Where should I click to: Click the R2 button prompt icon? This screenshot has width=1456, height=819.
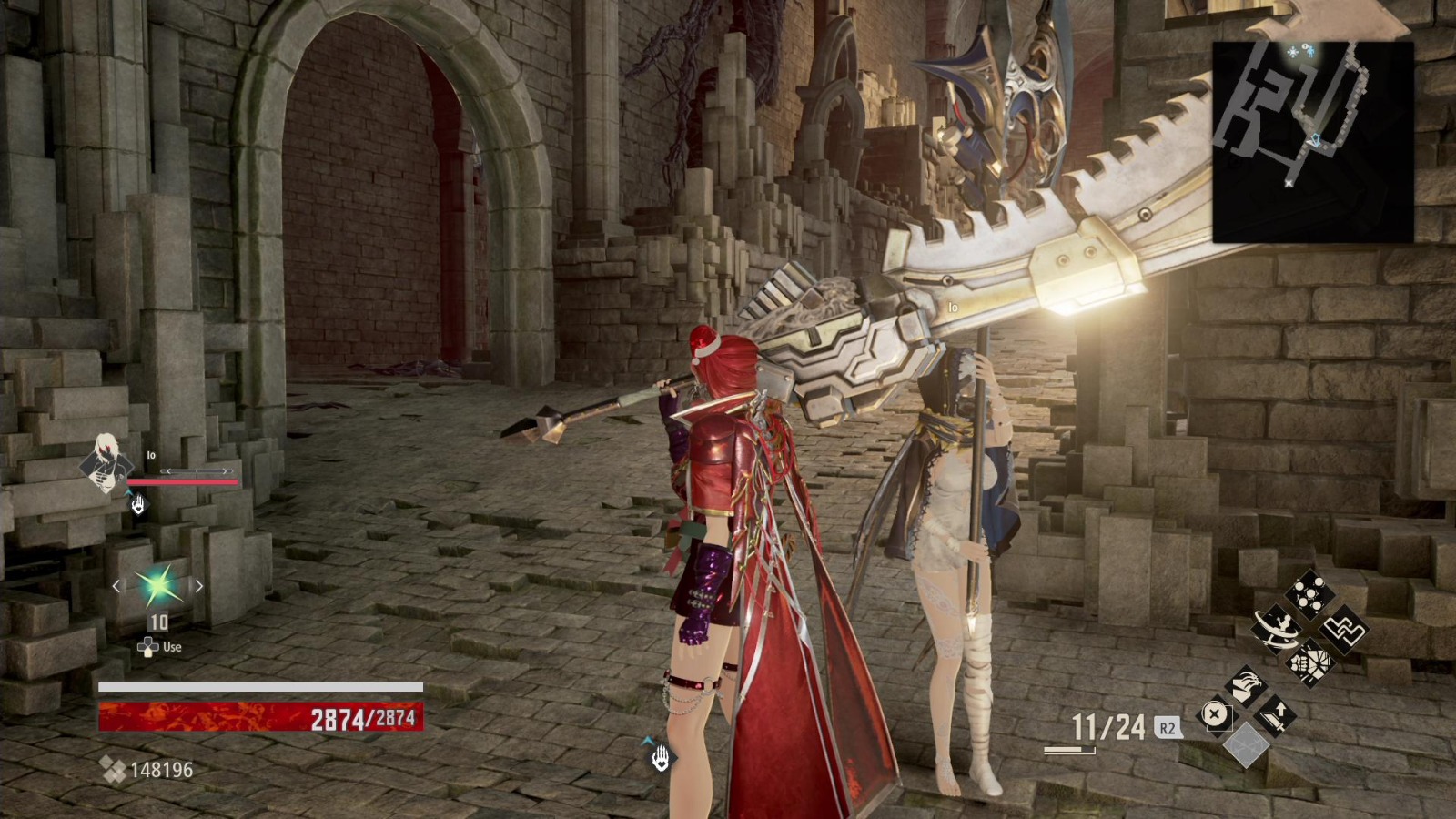click(x=1167, y=727)
